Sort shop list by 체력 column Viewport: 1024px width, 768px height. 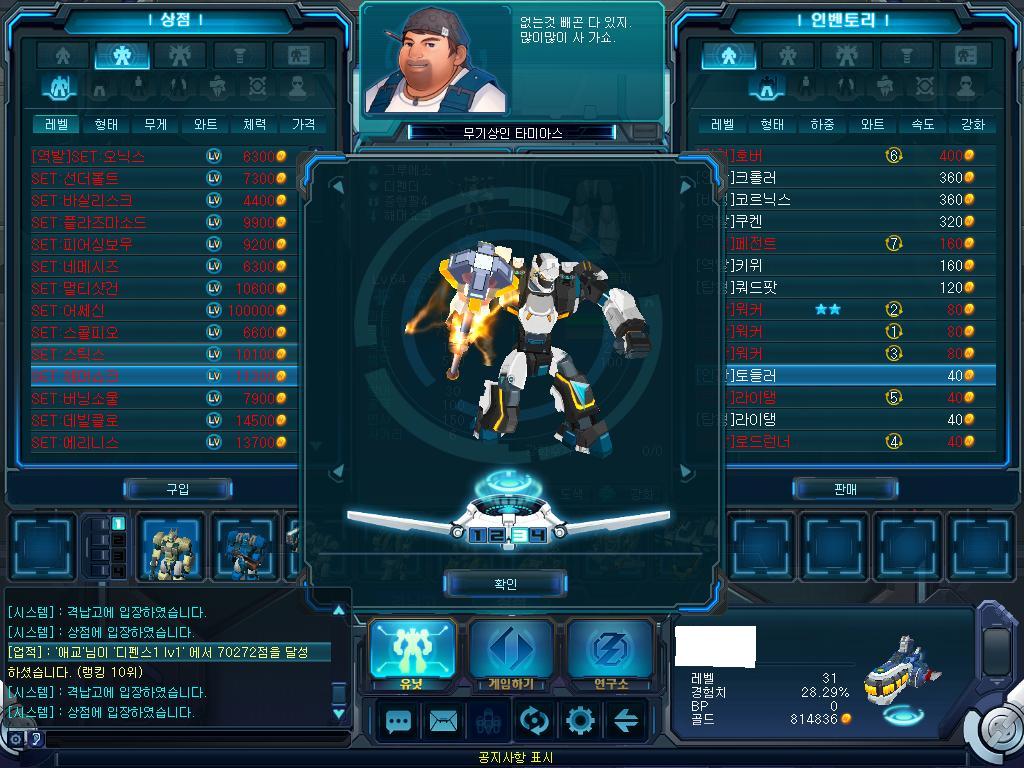(x=254, y=125)
